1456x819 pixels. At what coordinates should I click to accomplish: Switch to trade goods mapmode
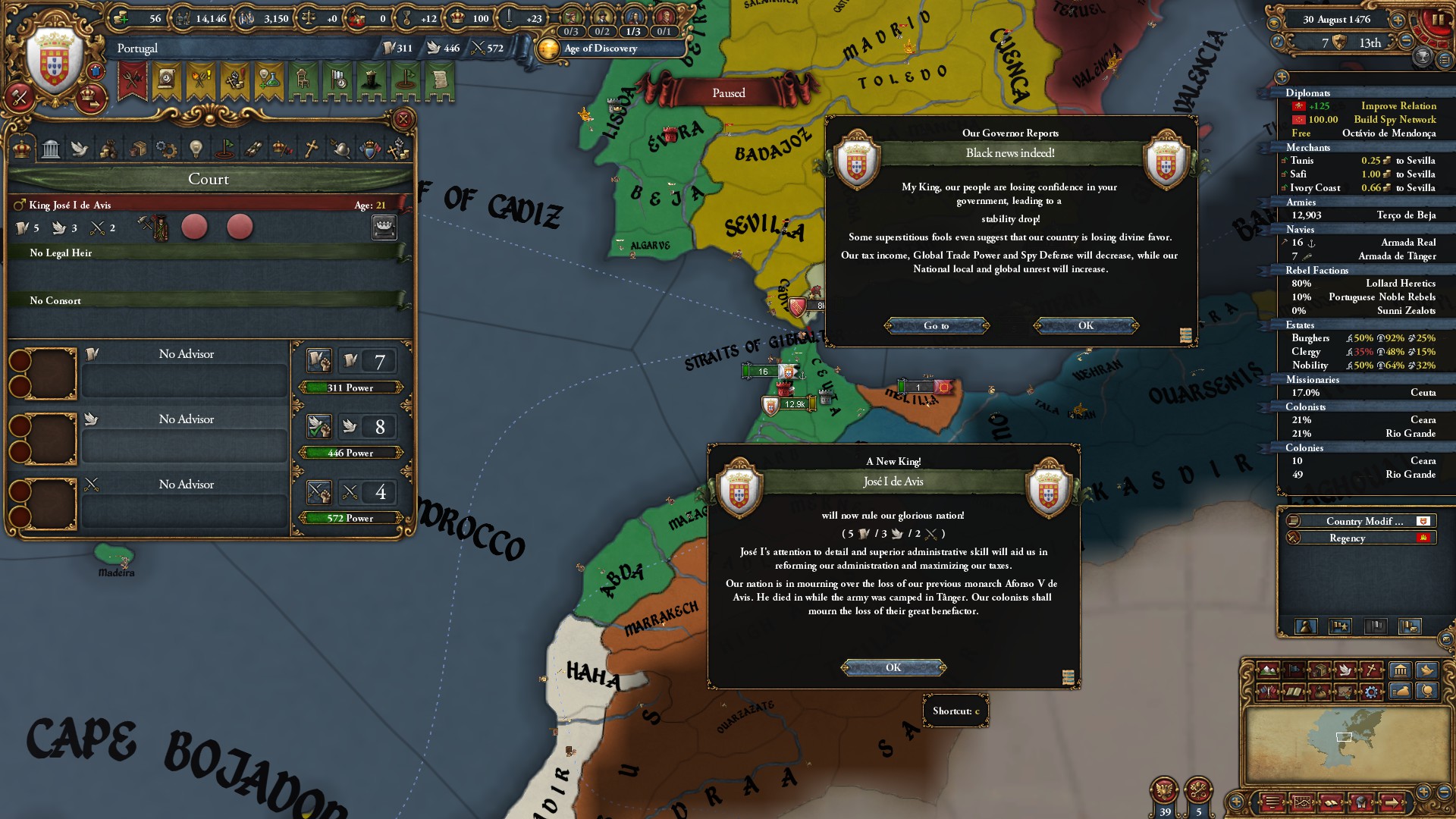[1319, 670]
